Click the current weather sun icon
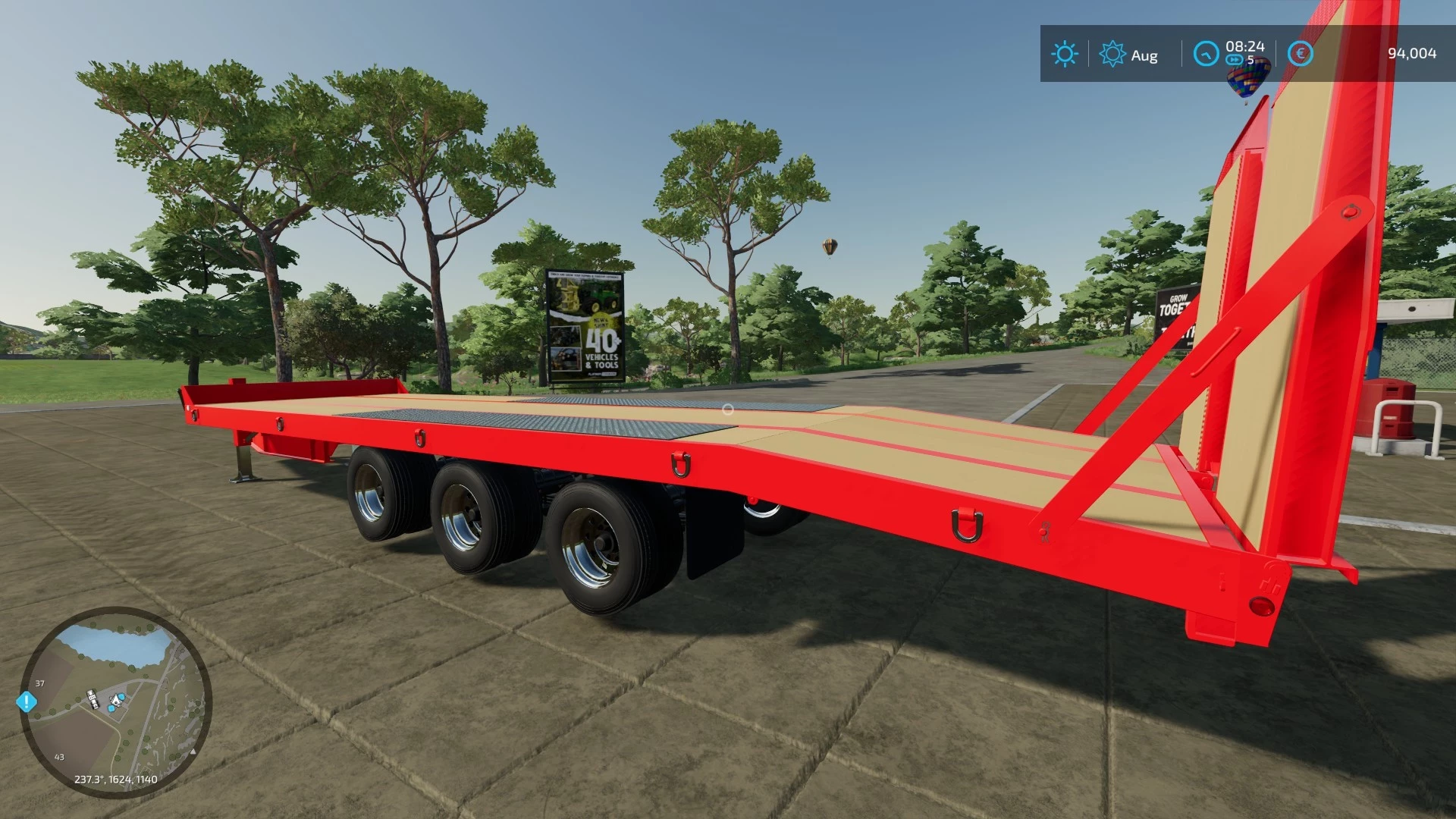This screenshot has height=819, width=1456. point(1065,54)
